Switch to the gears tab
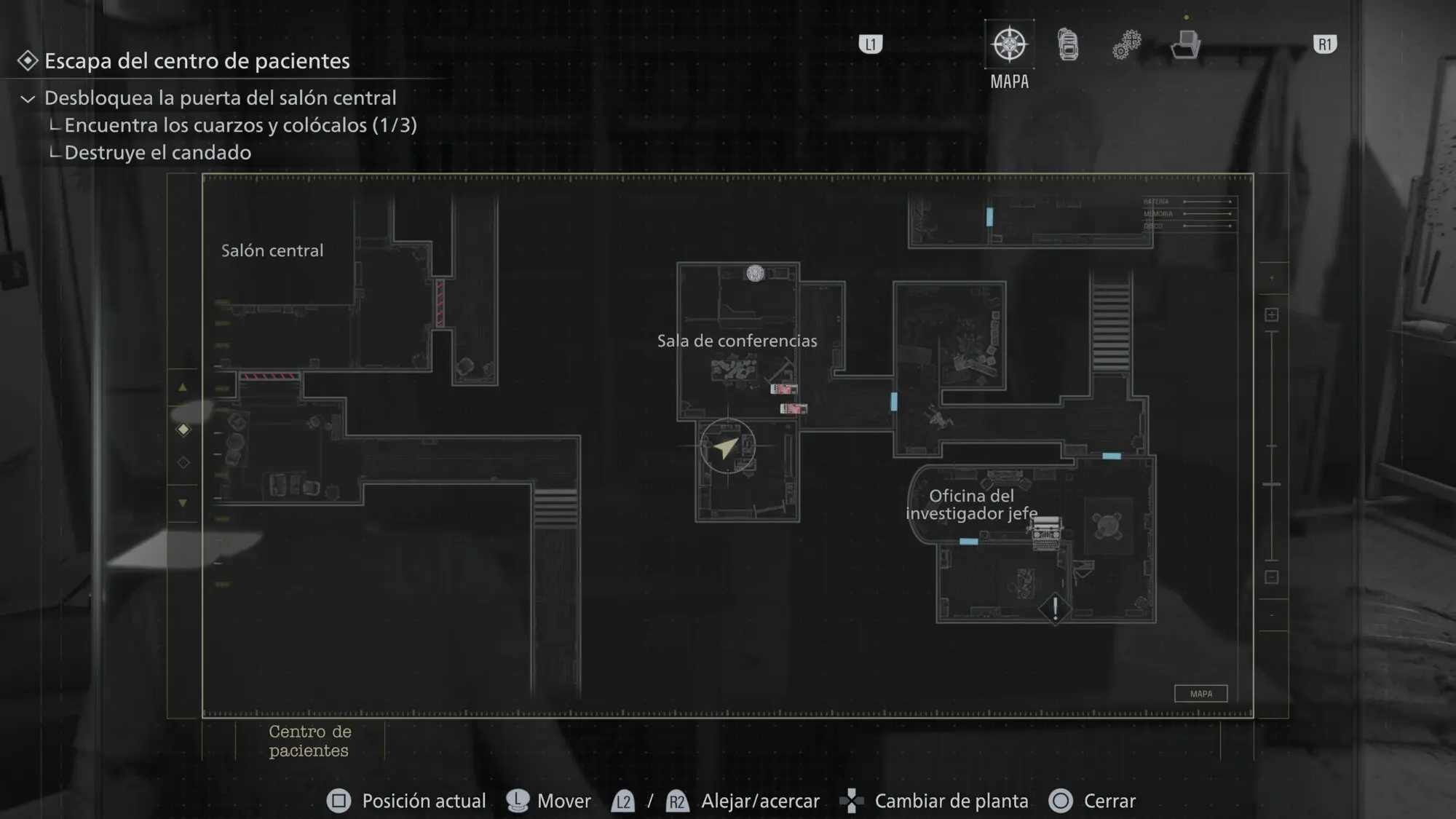The height and width of the screenshot is (819, 1456). click(x=1126, y=45)
